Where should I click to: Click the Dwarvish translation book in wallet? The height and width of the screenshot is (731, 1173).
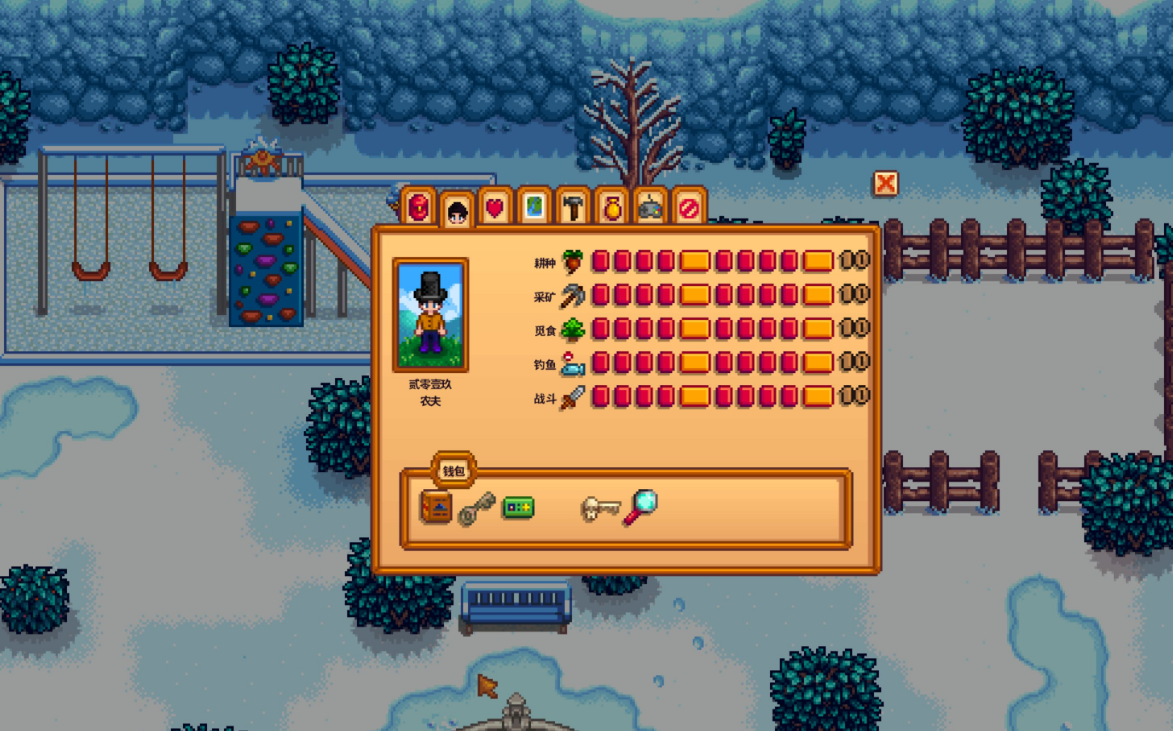(436, 507)
